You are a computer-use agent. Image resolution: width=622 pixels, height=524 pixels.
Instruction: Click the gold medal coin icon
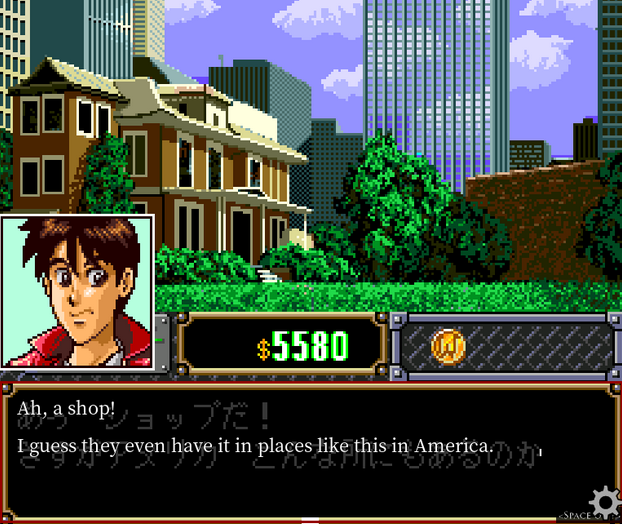click(448, 346)
